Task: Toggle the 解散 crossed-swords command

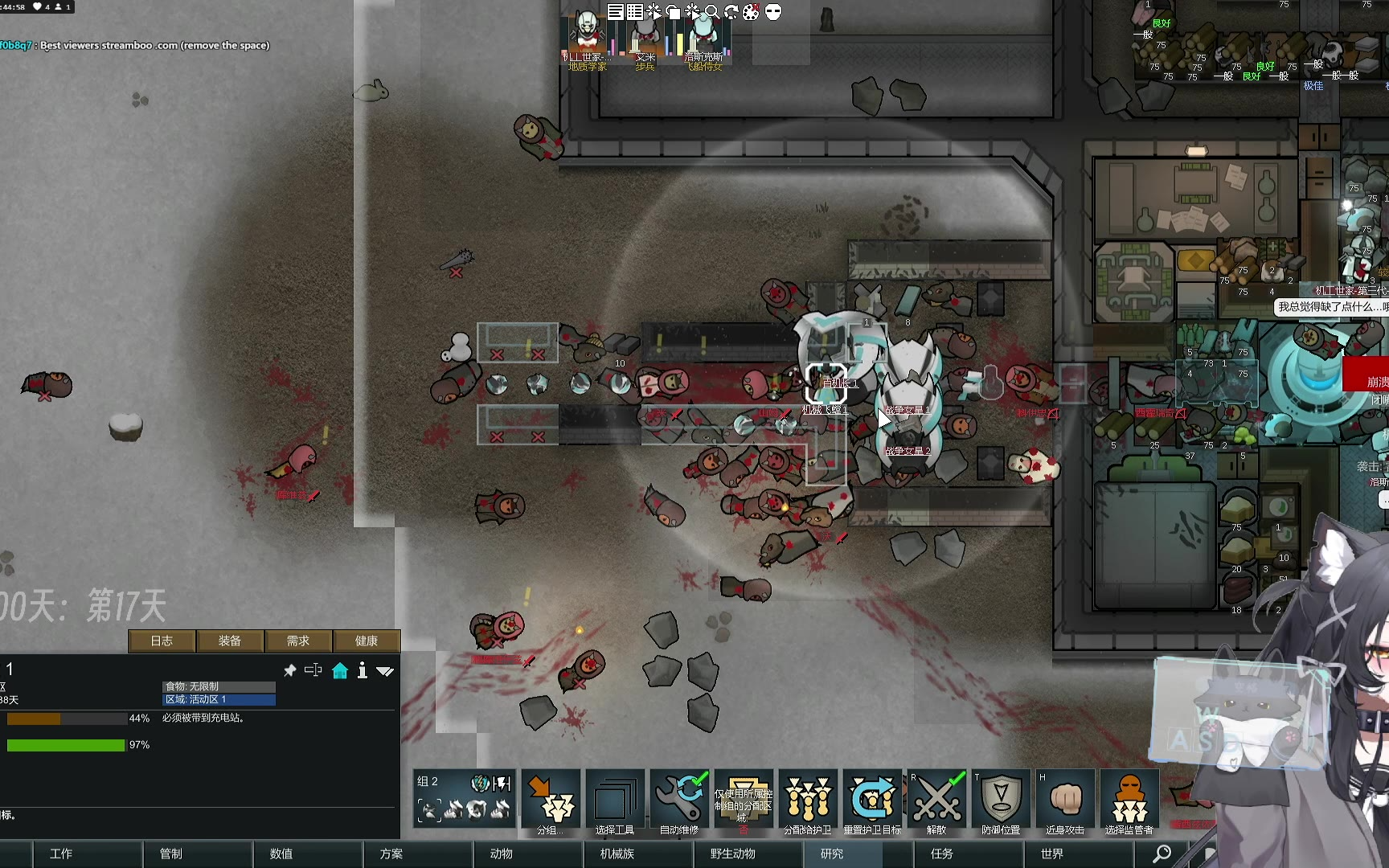Action: pos(936,801)
